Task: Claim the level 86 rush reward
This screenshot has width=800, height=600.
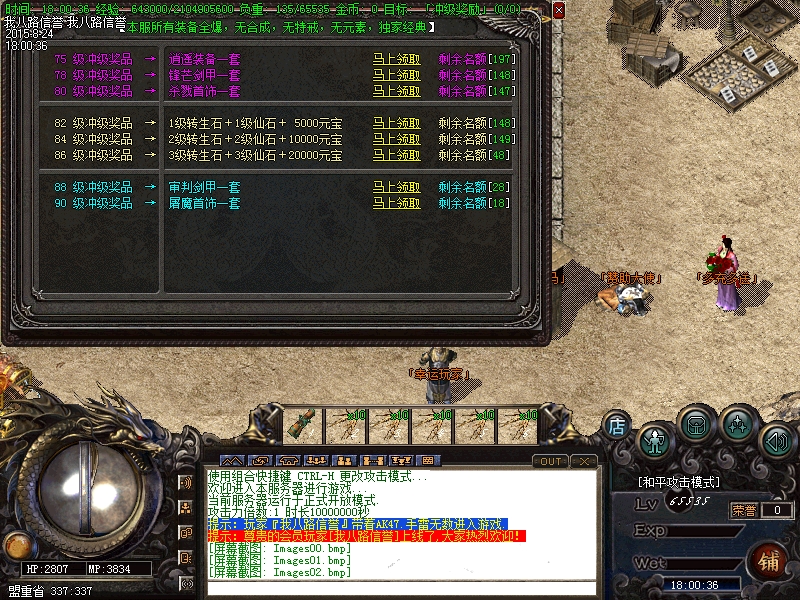Action: point(396,155)
